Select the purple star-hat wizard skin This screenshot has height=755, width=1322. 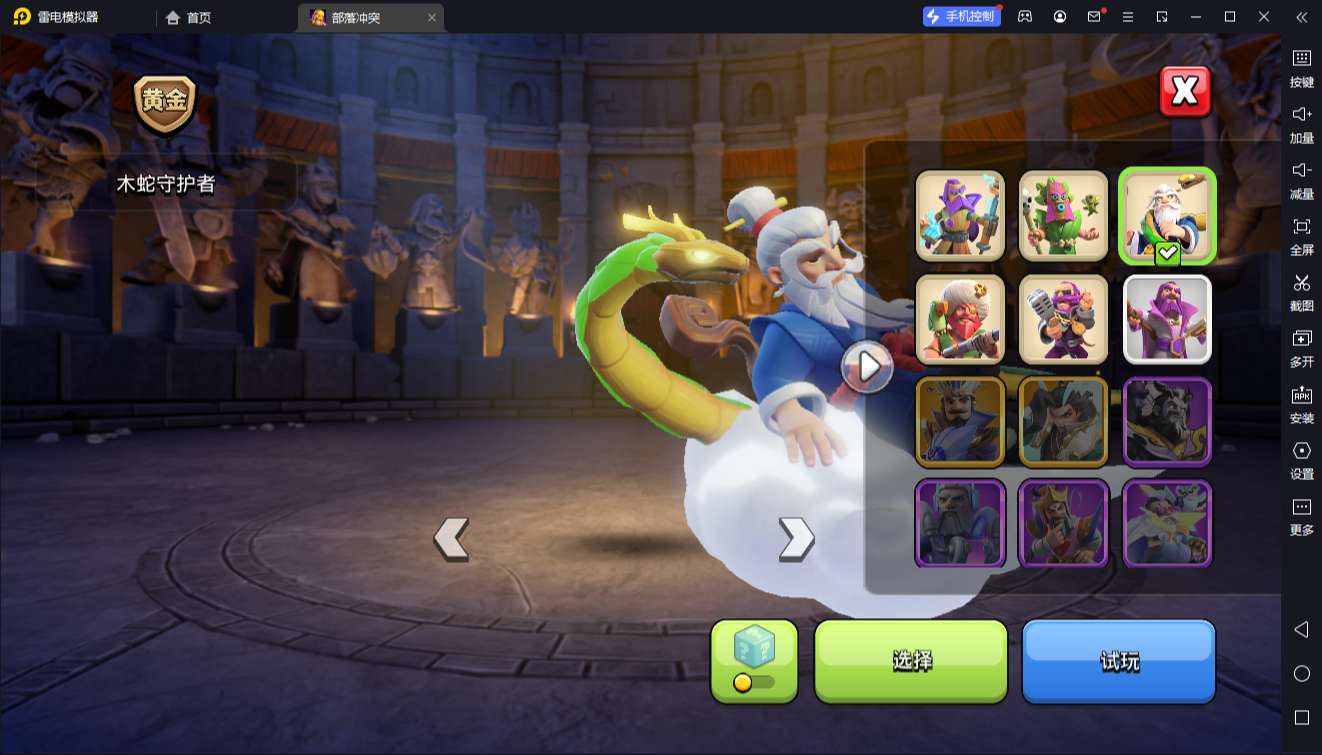click(x=960, y=215)
